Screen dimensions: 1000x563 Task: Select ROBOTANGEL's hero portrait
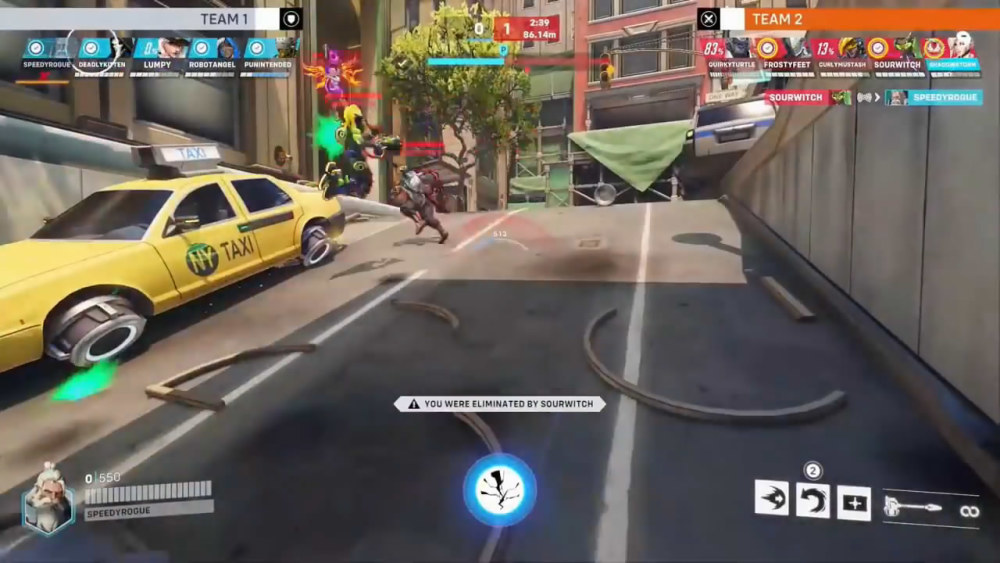tap(214, 53)
